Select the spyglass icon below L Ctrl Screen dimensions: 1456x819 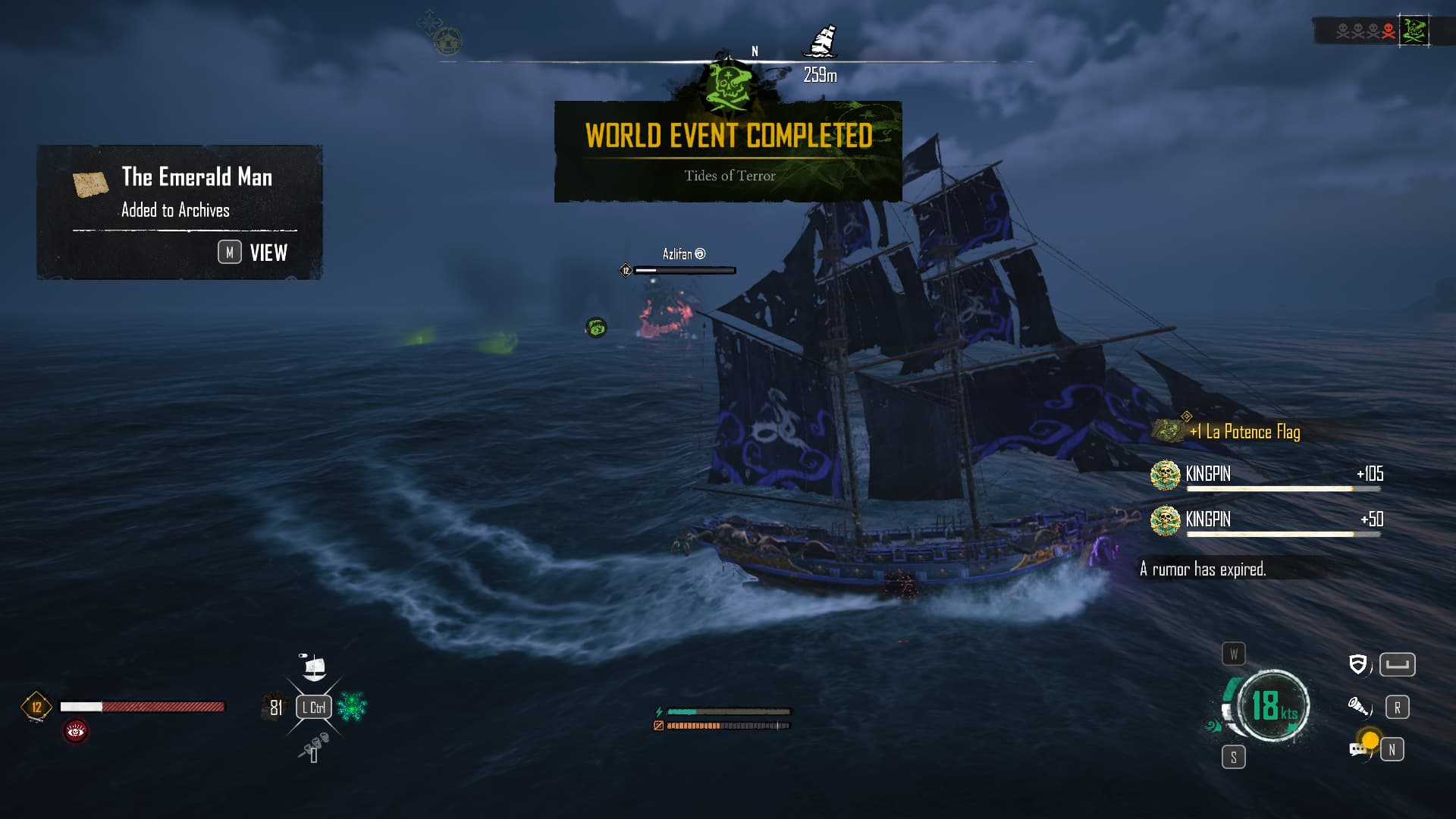[314, 747]
